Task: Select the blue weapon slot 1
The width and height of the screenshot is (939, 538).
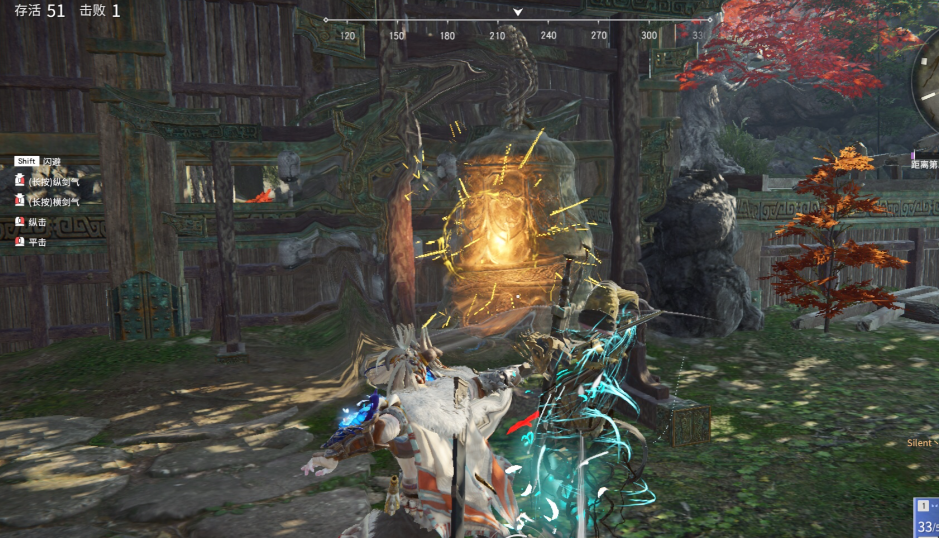Action: pos(926,517)
